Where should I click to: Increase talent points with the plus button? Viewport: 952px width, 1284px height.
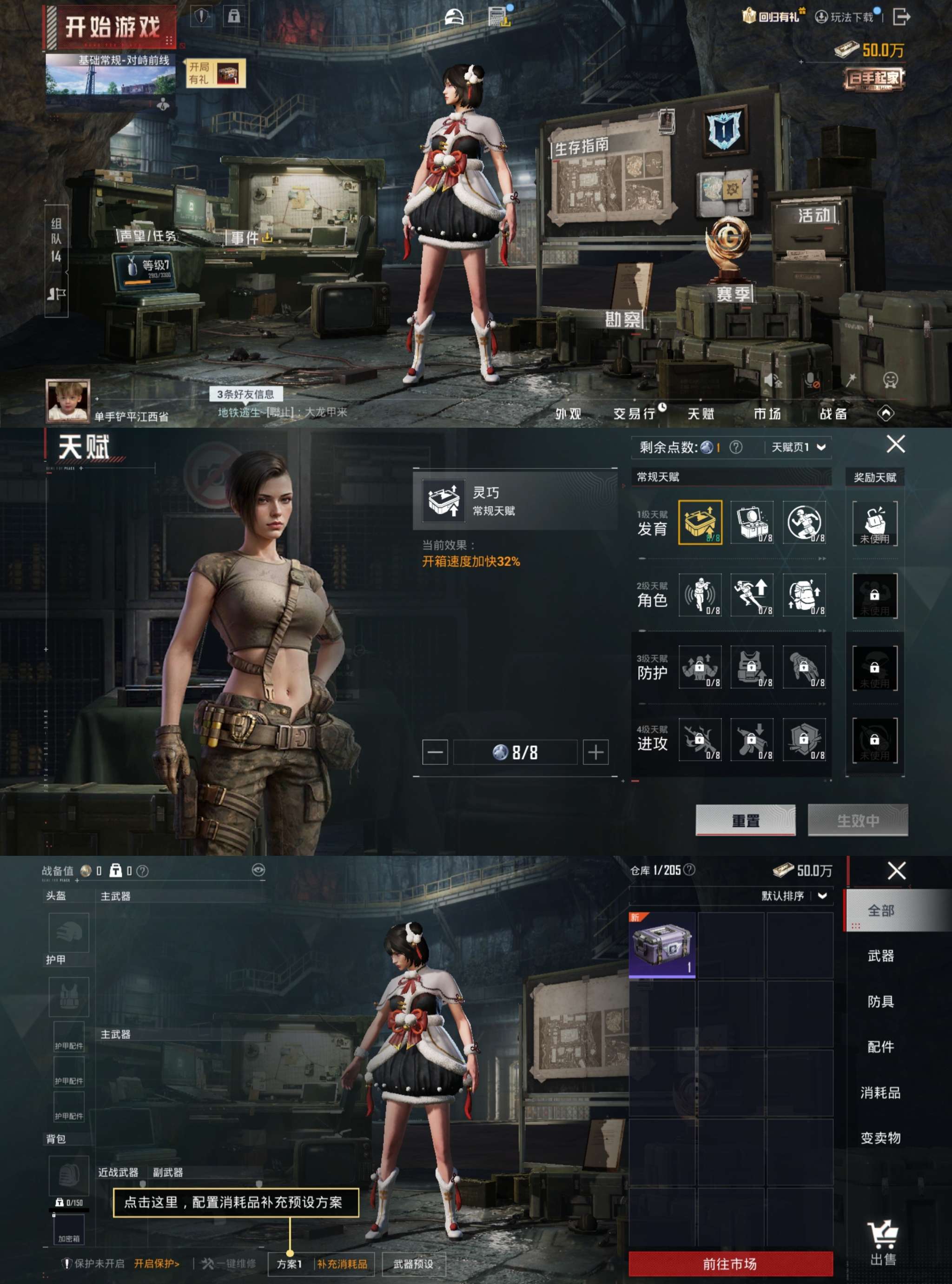pos(595,752)
